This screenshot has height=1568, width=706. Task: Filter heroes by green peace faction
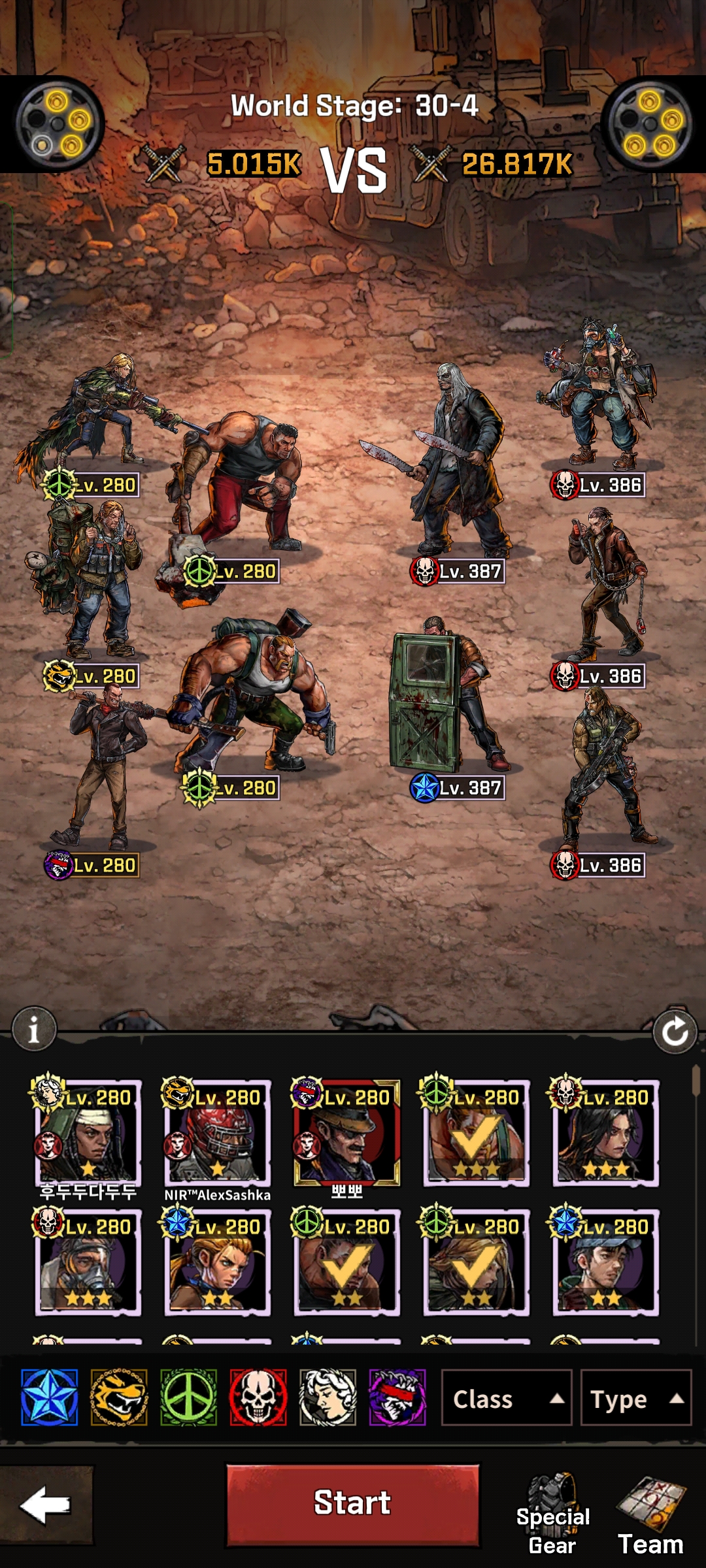pos(189,1397)
